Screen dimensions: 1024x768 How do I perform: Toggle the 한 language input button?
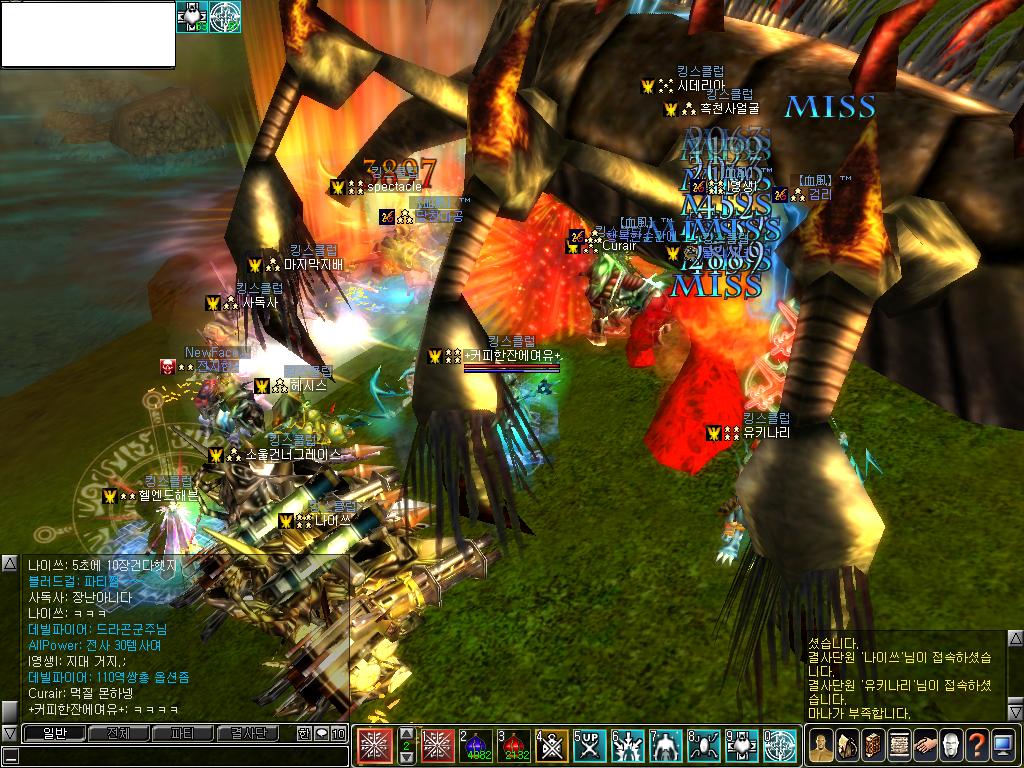[x=304, y=734]
